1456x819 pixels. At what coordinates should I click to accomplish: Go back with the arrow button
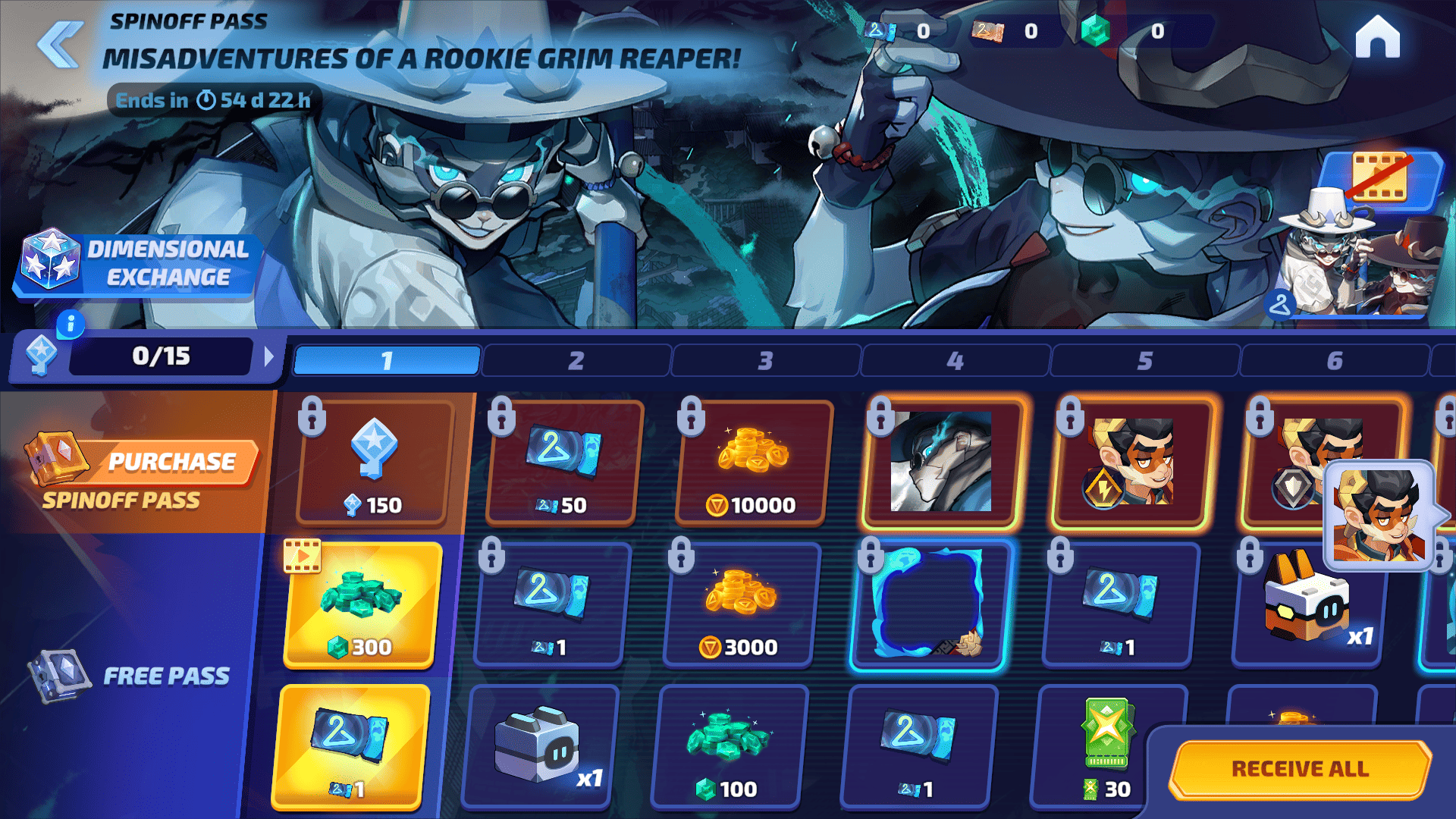pos(59,44)
